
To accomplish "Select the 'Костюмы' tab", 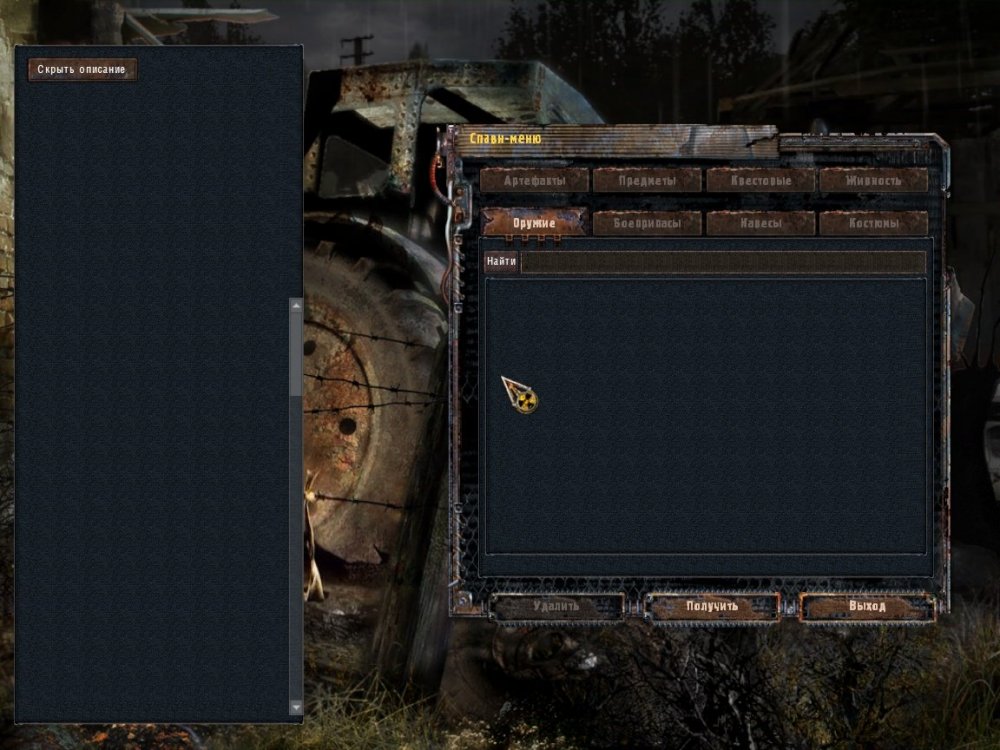I will [873, 223].
